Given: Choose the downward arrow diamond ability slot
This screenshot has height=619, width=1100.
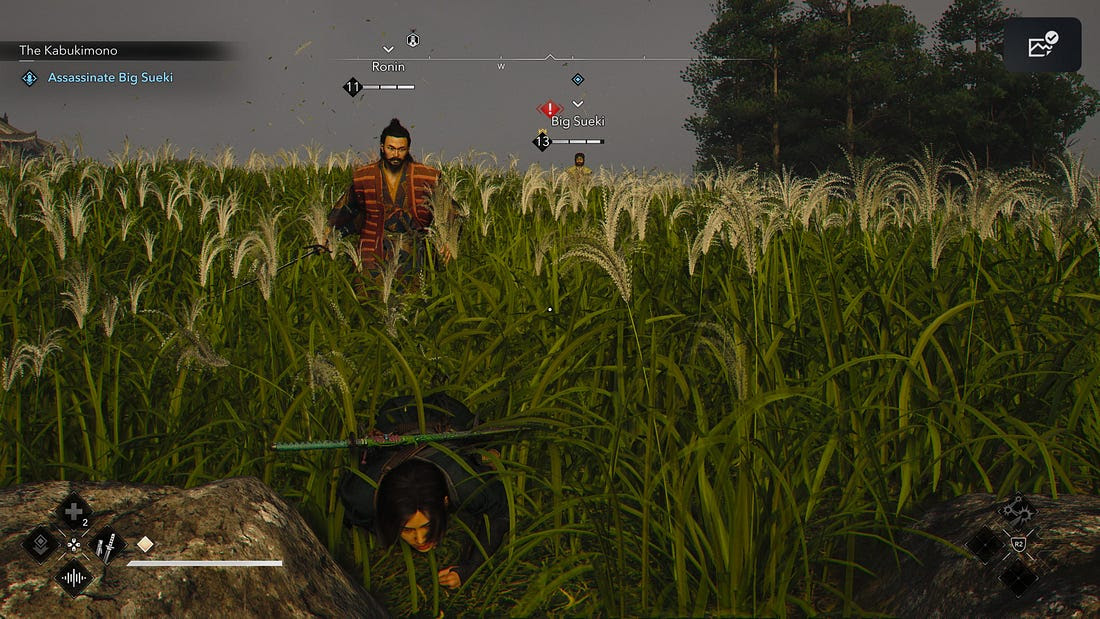Looking at the screenshot, I should point(41,544).
